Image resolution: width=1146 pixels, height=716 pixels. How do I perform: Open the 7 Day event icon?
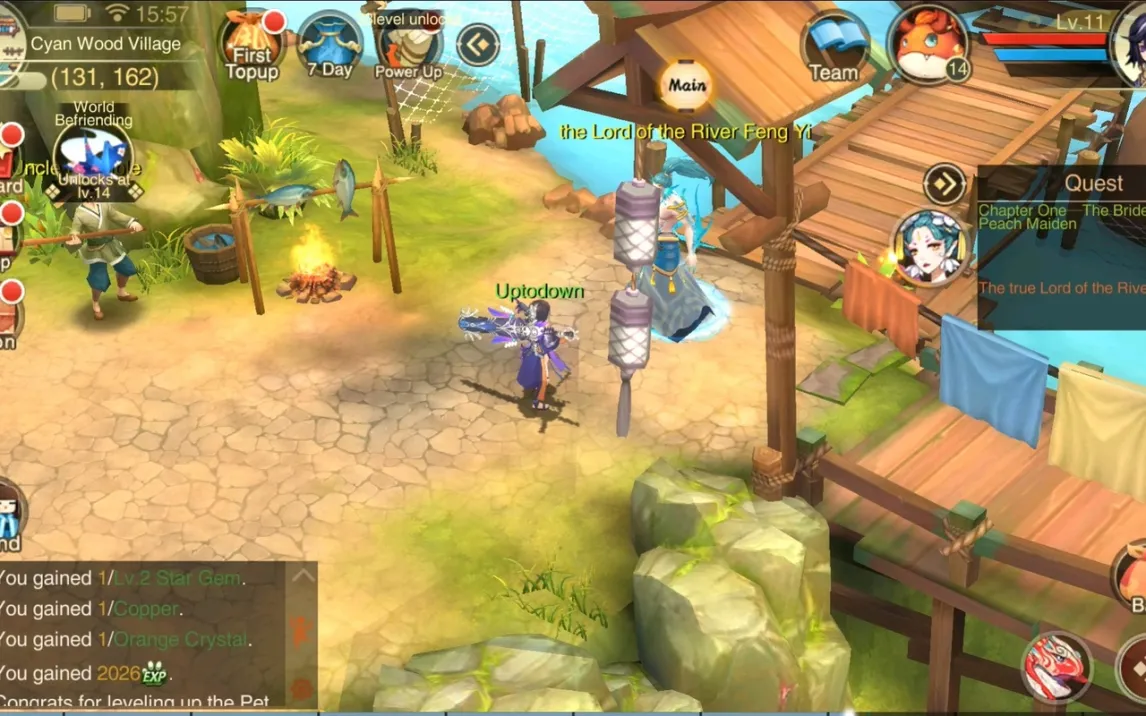coord(330,44)
